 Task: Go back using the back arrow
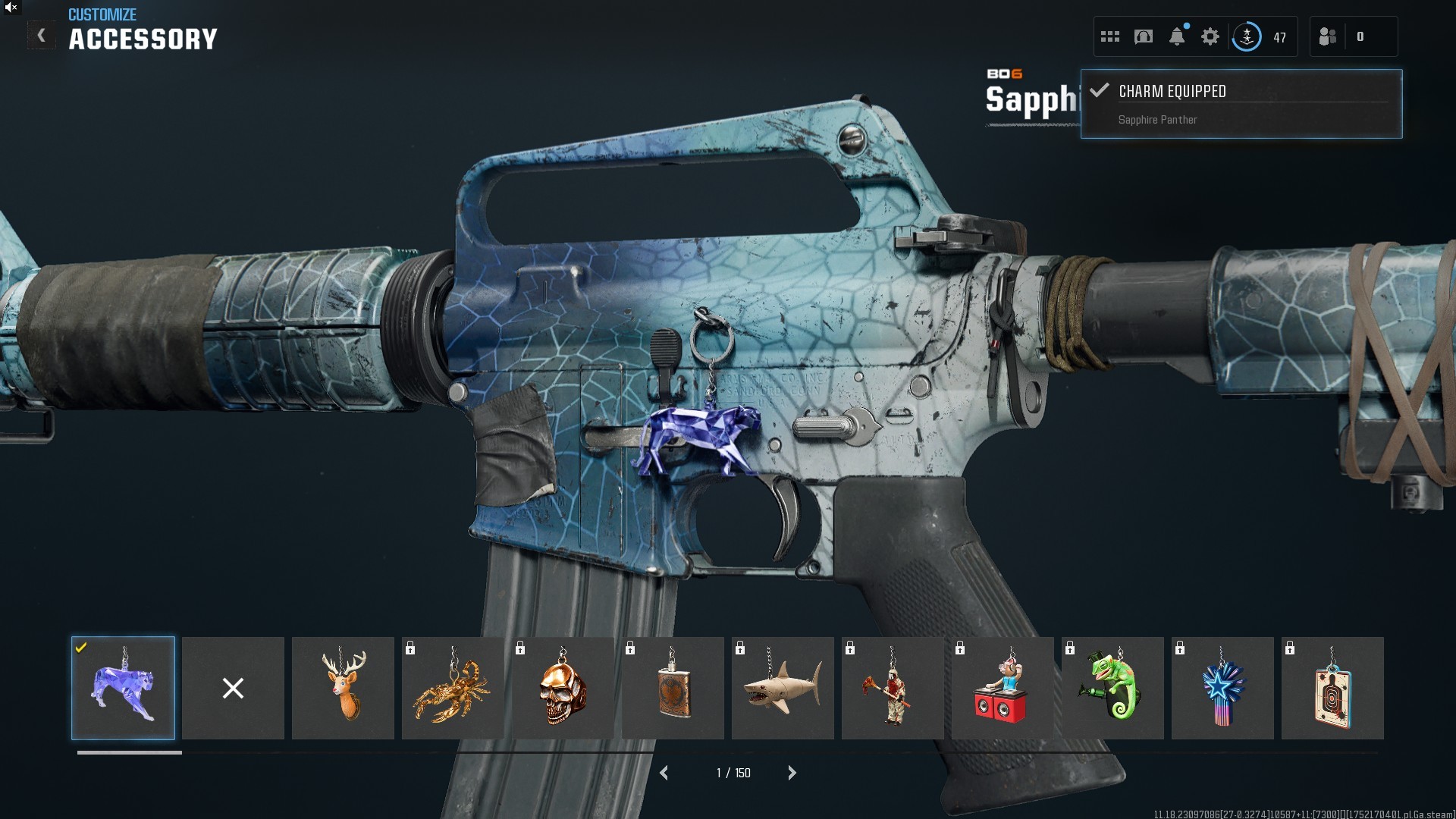pos(42,36)
